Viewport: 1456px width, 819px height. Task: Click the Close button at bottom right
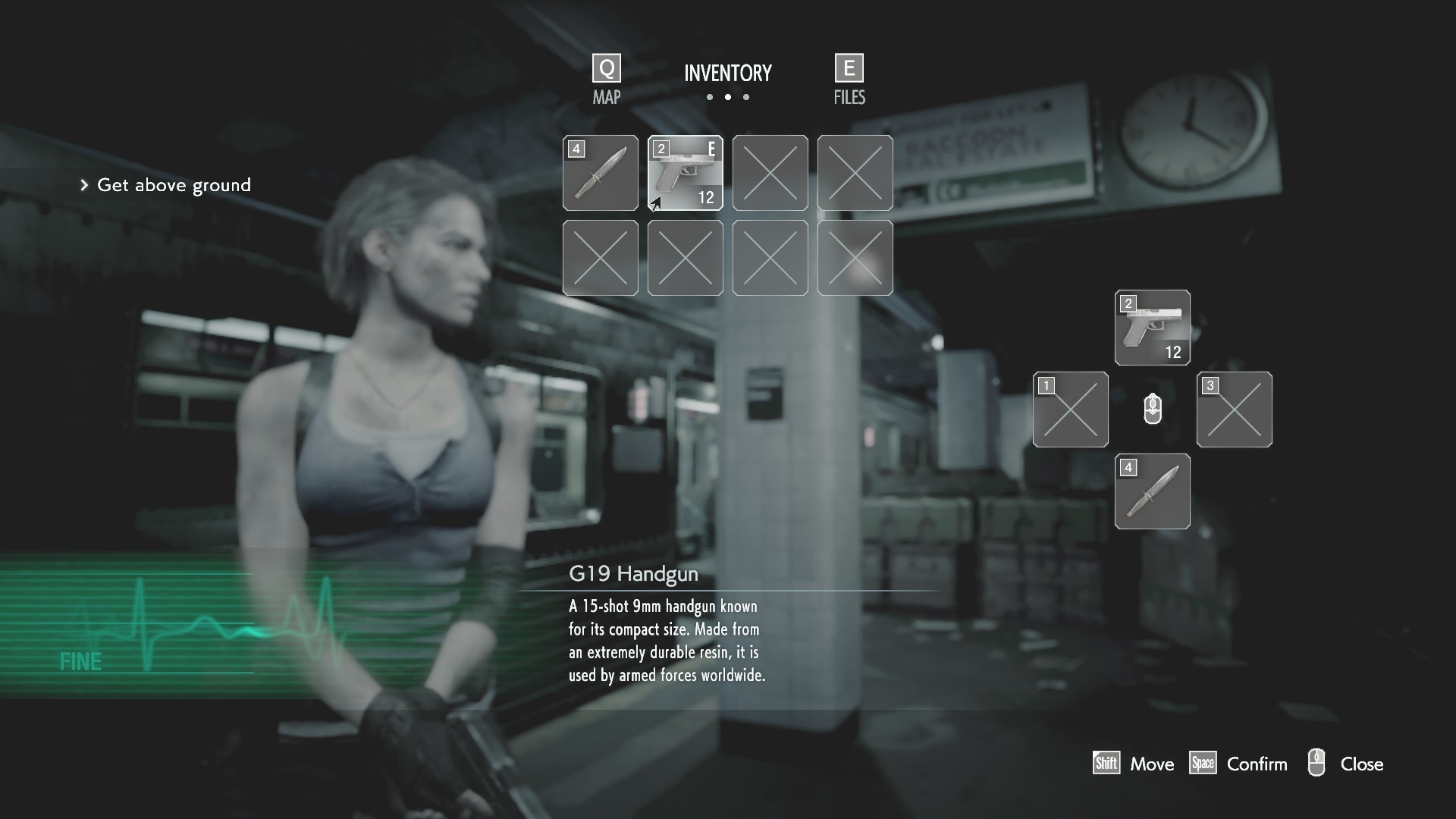1361,764
